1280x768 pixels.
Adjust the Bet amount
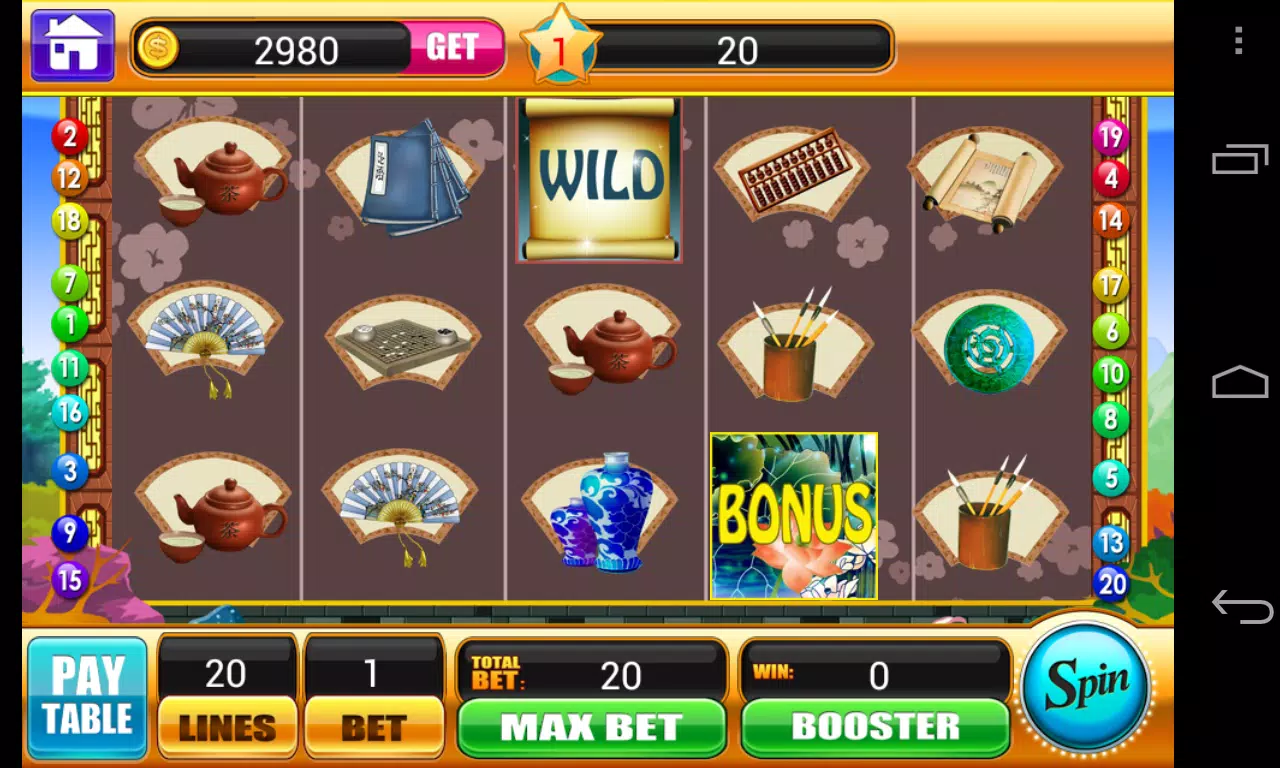point(373,726)
